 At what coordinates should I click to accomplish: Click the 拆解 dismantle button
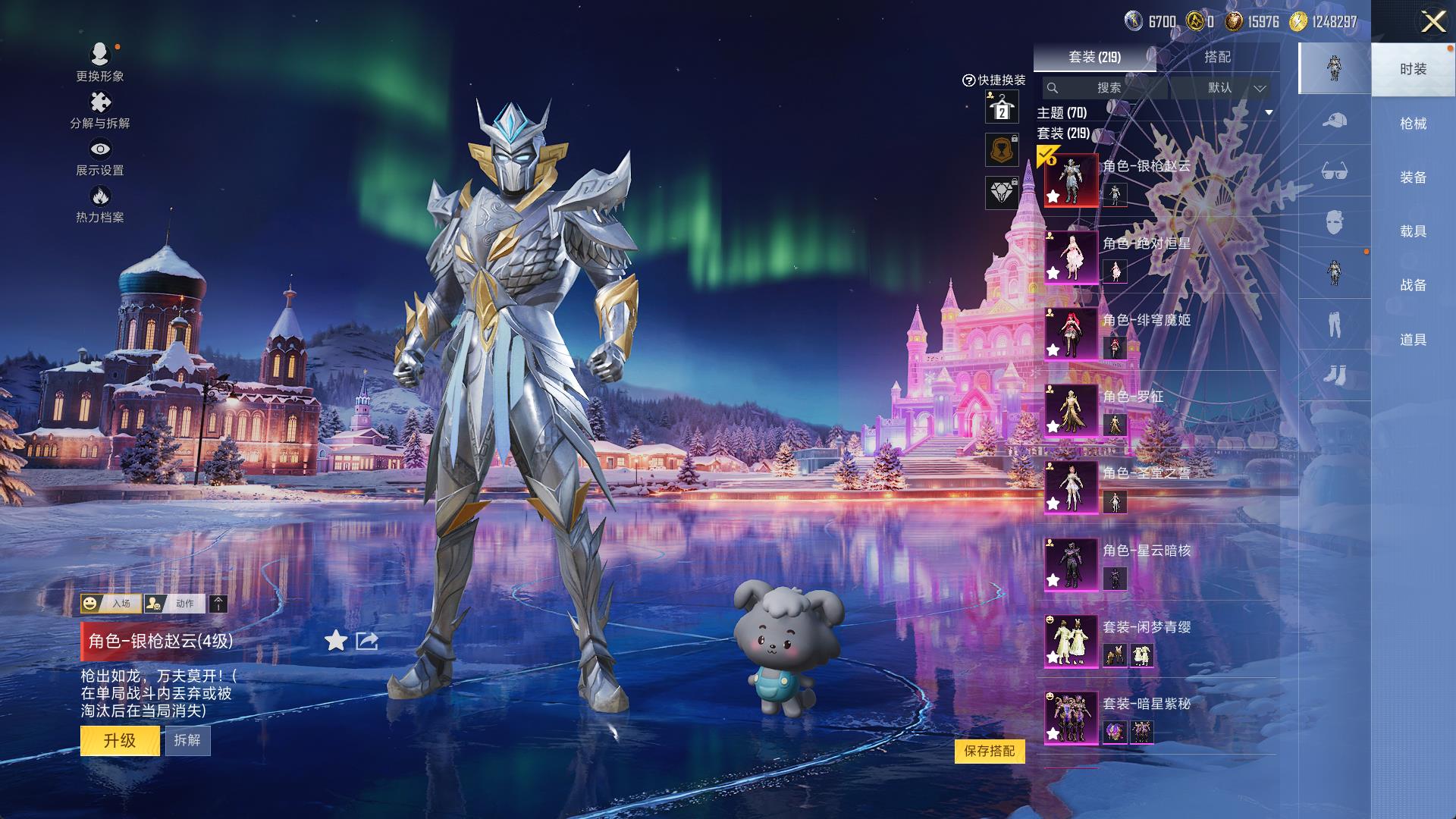pyautogui.click(x=187, y=740)
